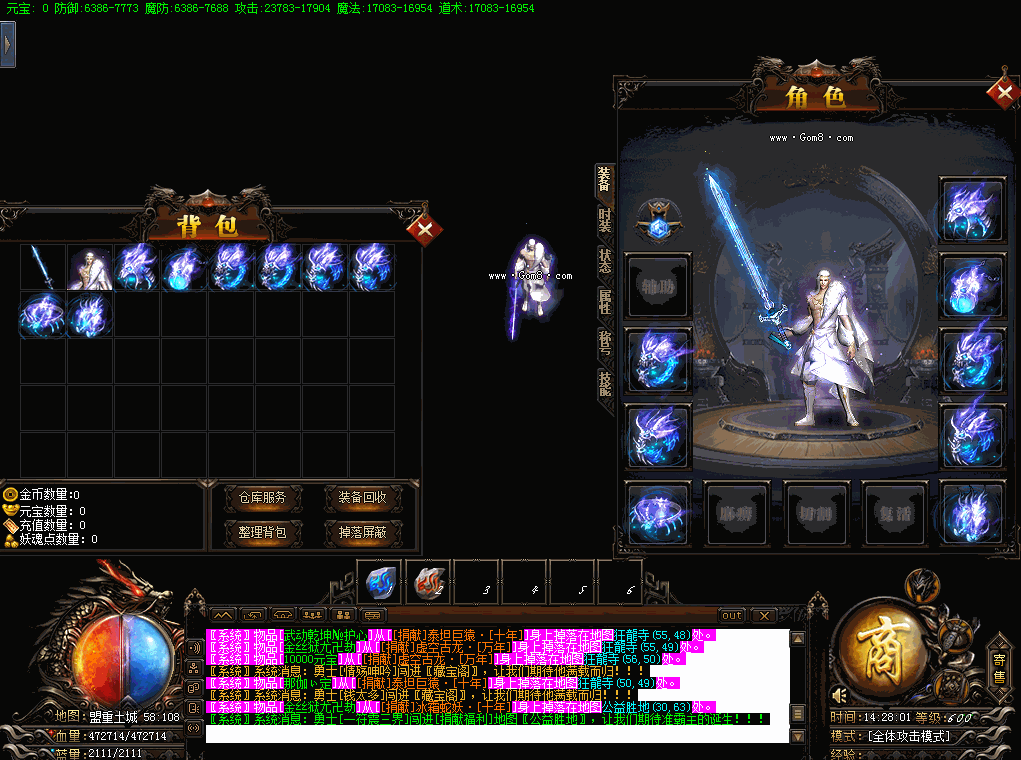Show the 称号 titles tab
The height and width of the screenshot is (760, 1021).
(x=605, y=344)
